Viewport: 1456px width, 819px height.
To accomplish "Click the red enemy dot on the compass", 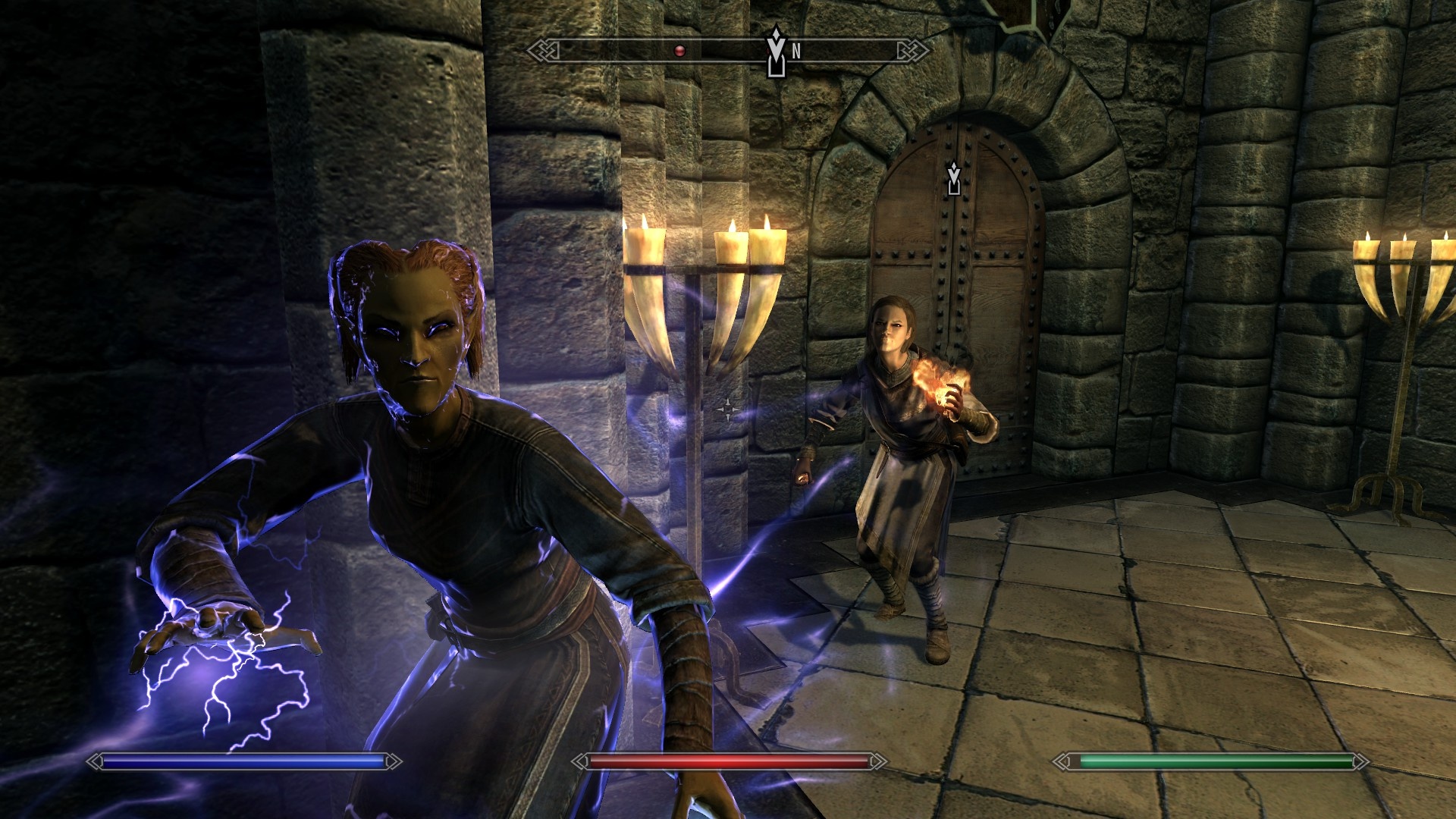I will point(679,51).
